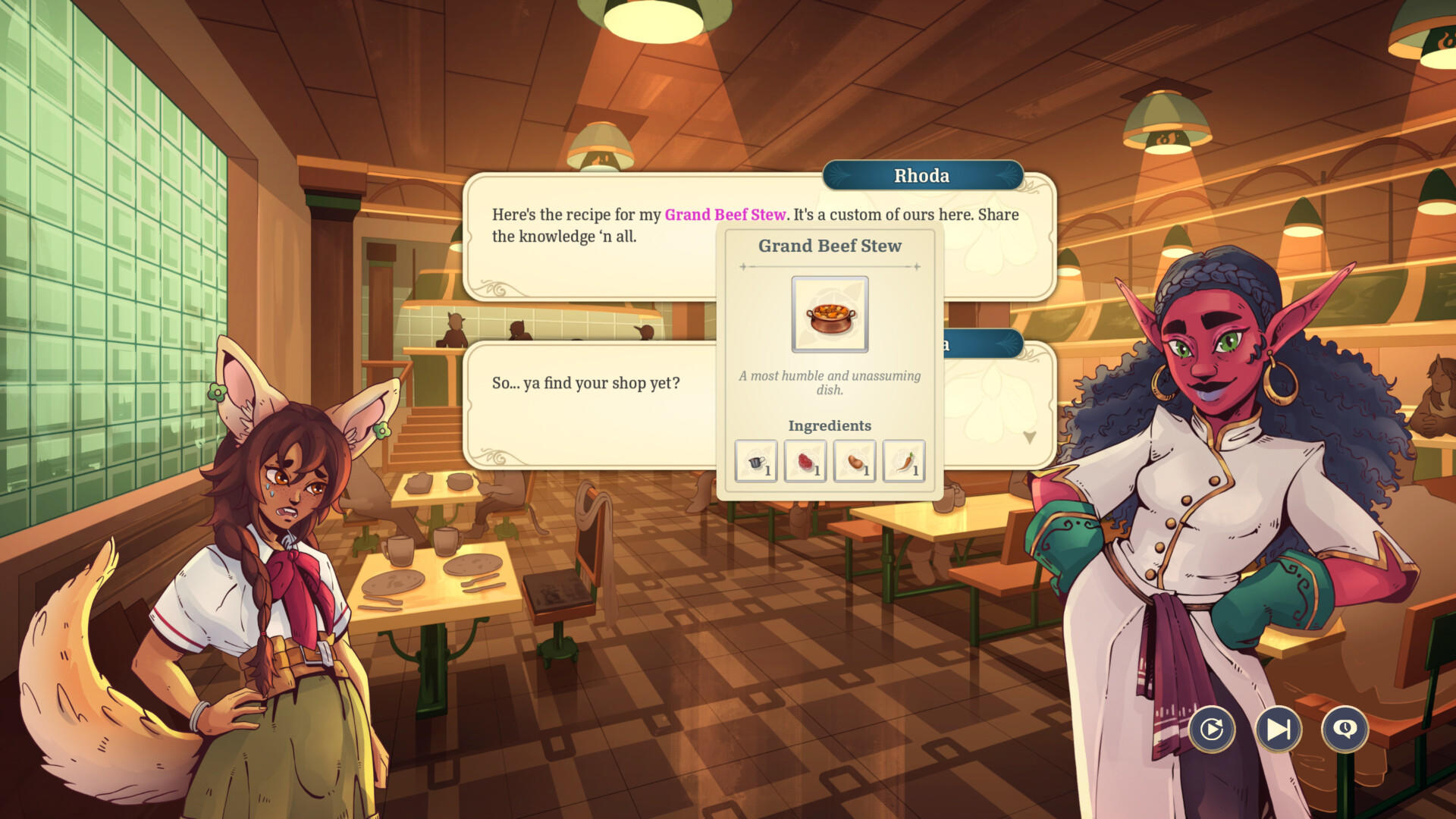The image size is (1456, 819).
Task: Enable the auto-play dialogue icon
Action: pyautogui.click(x=1212, y=730)
